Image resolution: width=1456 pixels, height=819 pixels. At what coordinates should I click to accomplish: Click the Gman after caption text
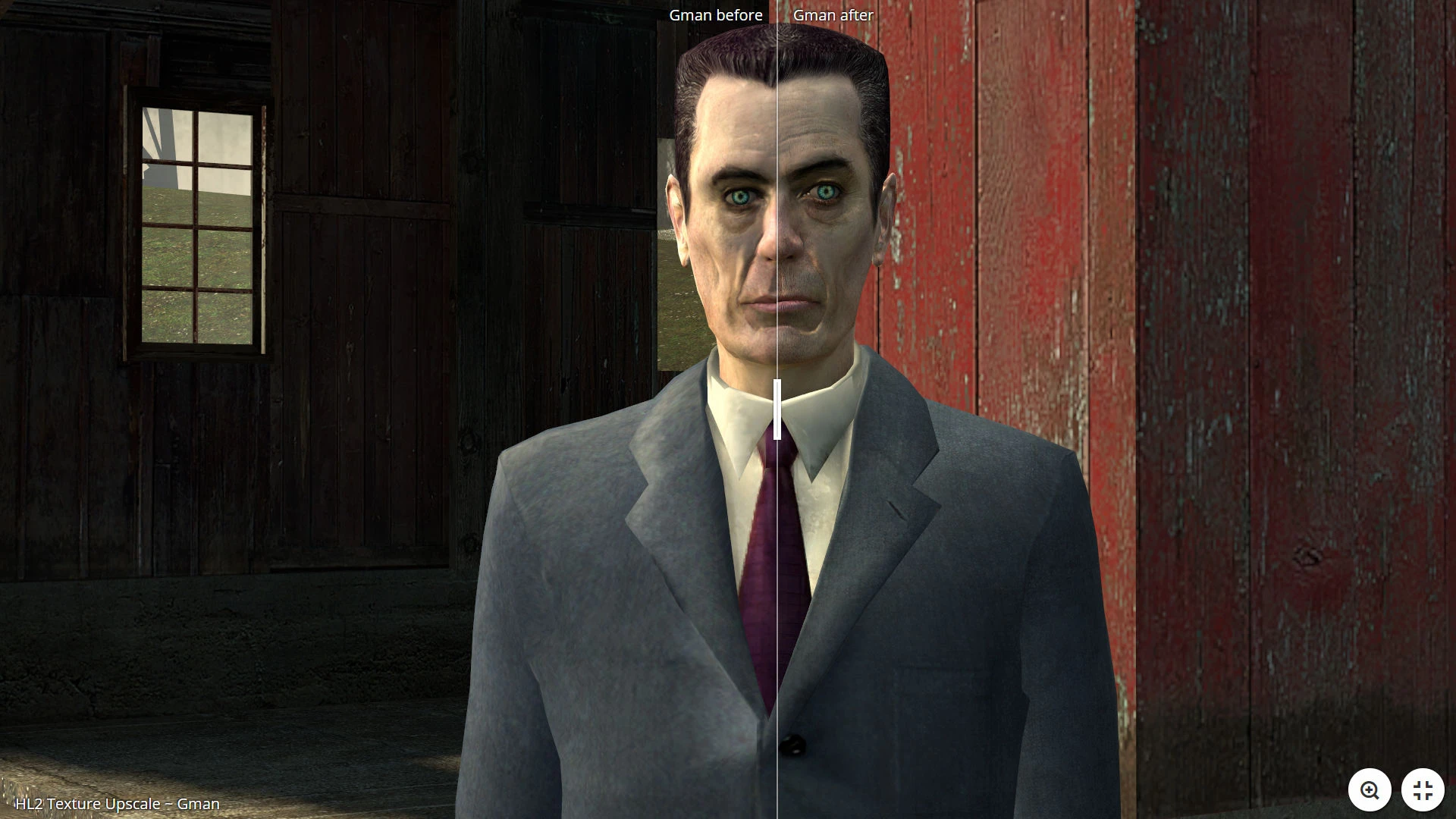pyautogui.click(x=833, y=14)
